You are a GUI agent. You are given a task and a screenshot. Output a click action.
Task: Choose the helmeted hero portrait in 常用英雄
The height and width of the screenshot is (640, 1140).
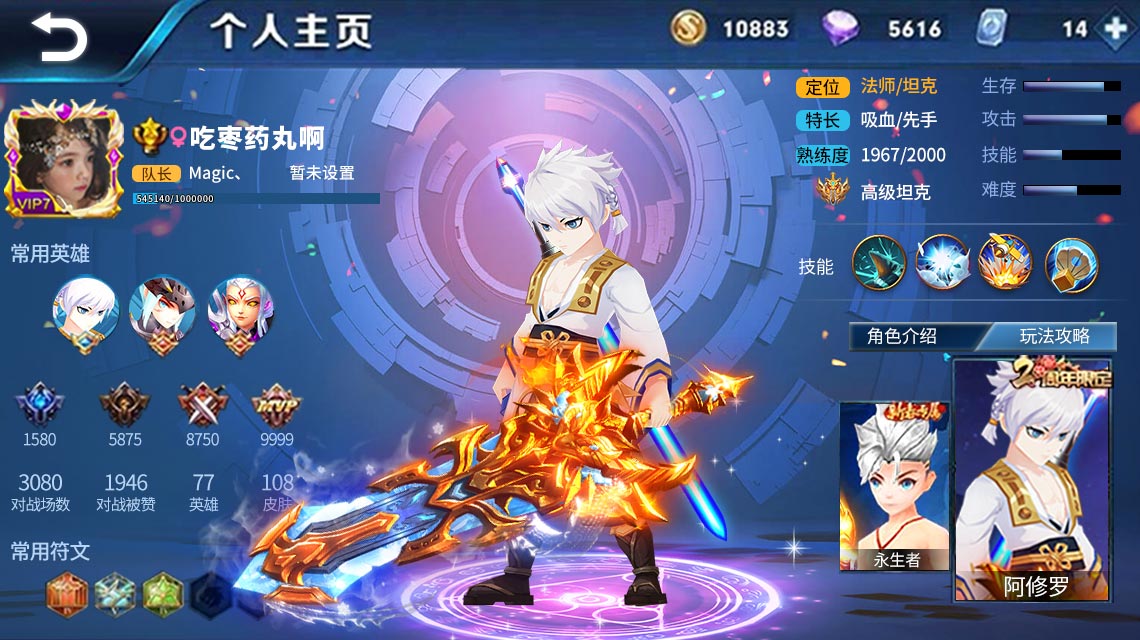tap(162, 311)
